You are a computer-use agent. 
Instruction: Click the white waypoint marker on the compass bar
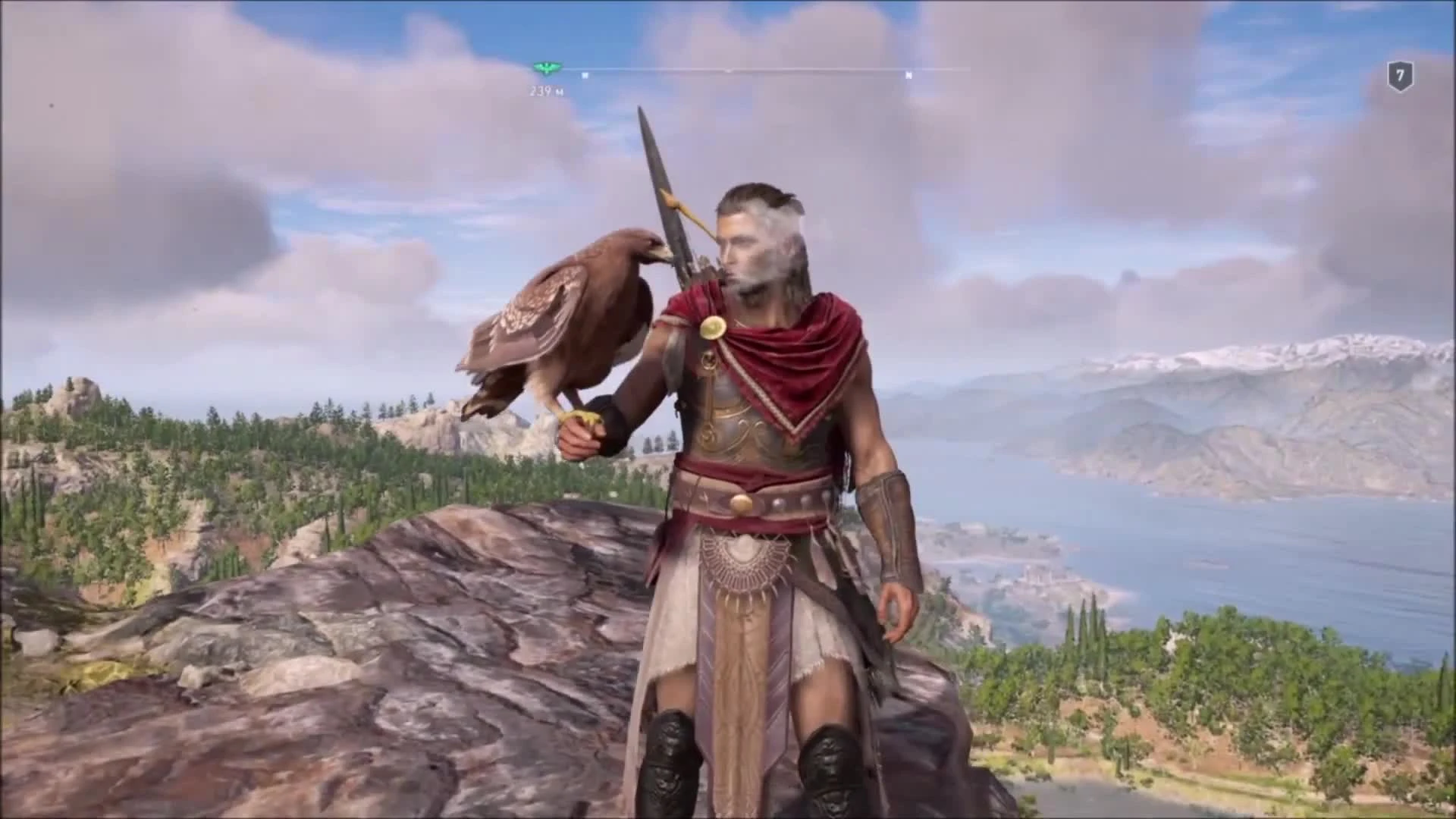click(584, 76)
